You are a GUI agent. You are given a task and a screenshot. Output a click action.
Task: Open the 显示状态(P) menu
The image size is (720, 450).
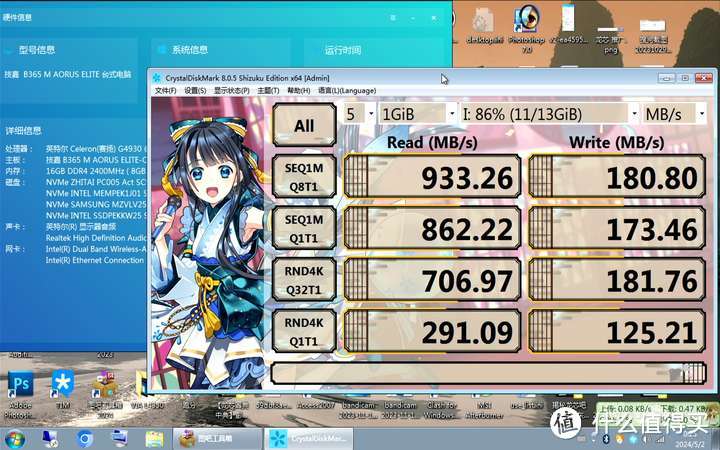coord(230,91)
